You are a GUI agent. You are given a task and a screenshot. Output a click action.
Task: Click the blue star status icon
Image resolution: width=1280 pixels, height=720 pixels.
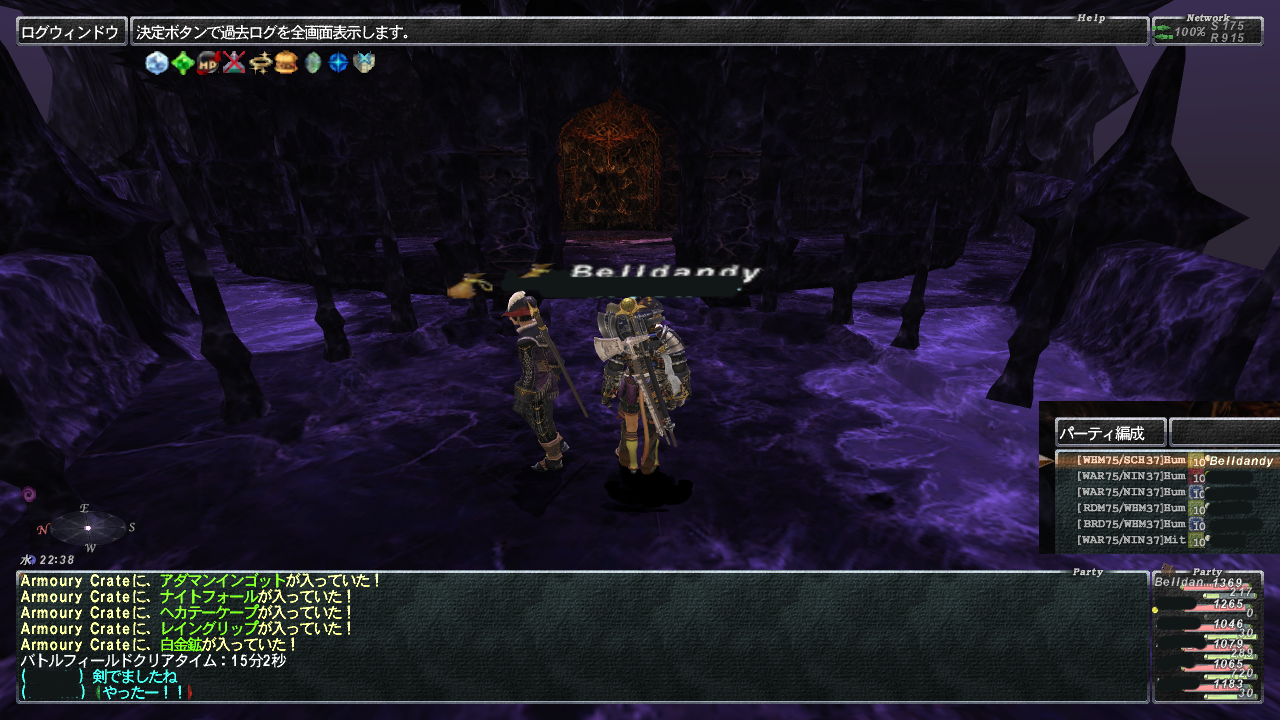[x=339, y=63]
